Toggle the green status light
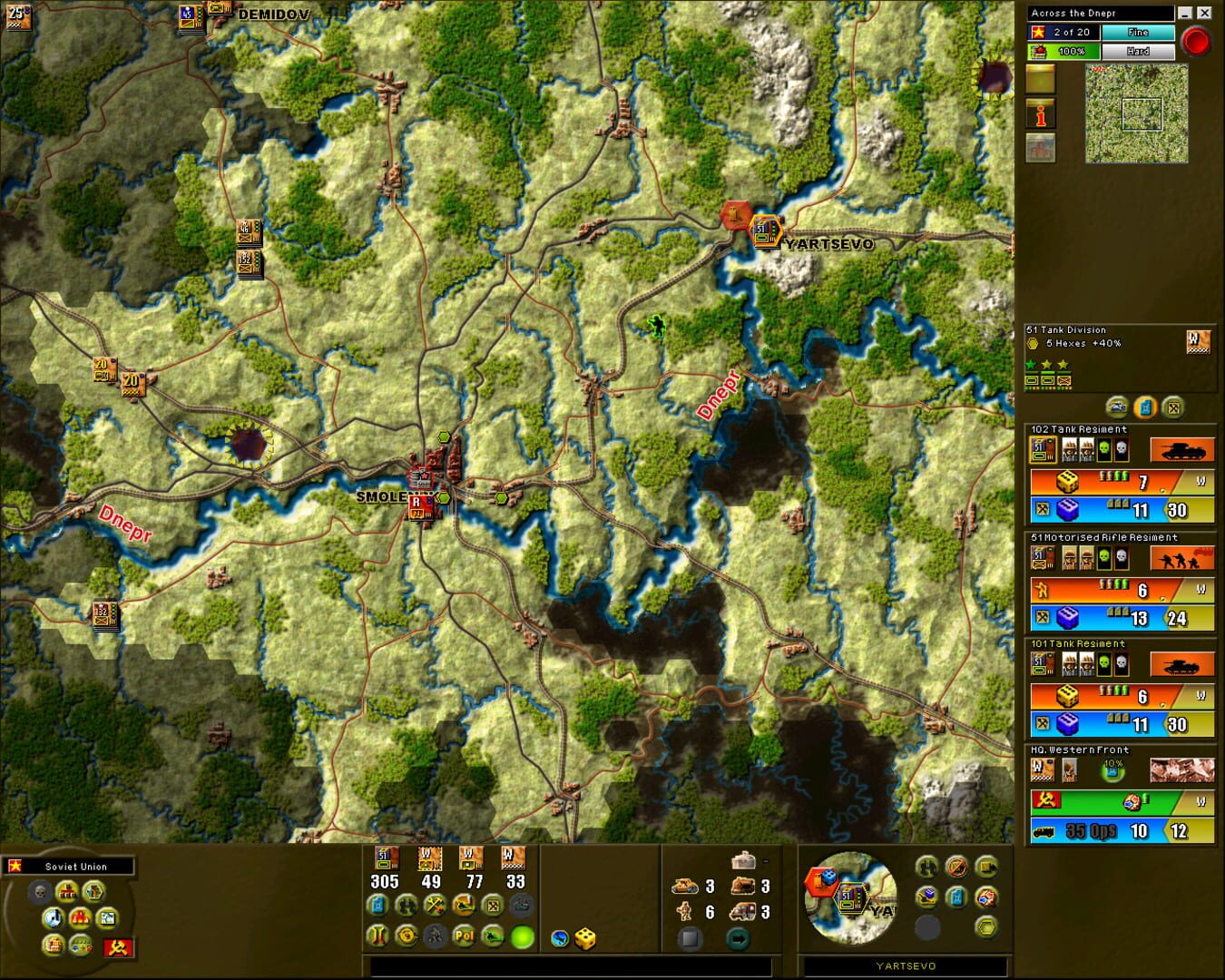 pyautogui.click(x=522, y=936)
